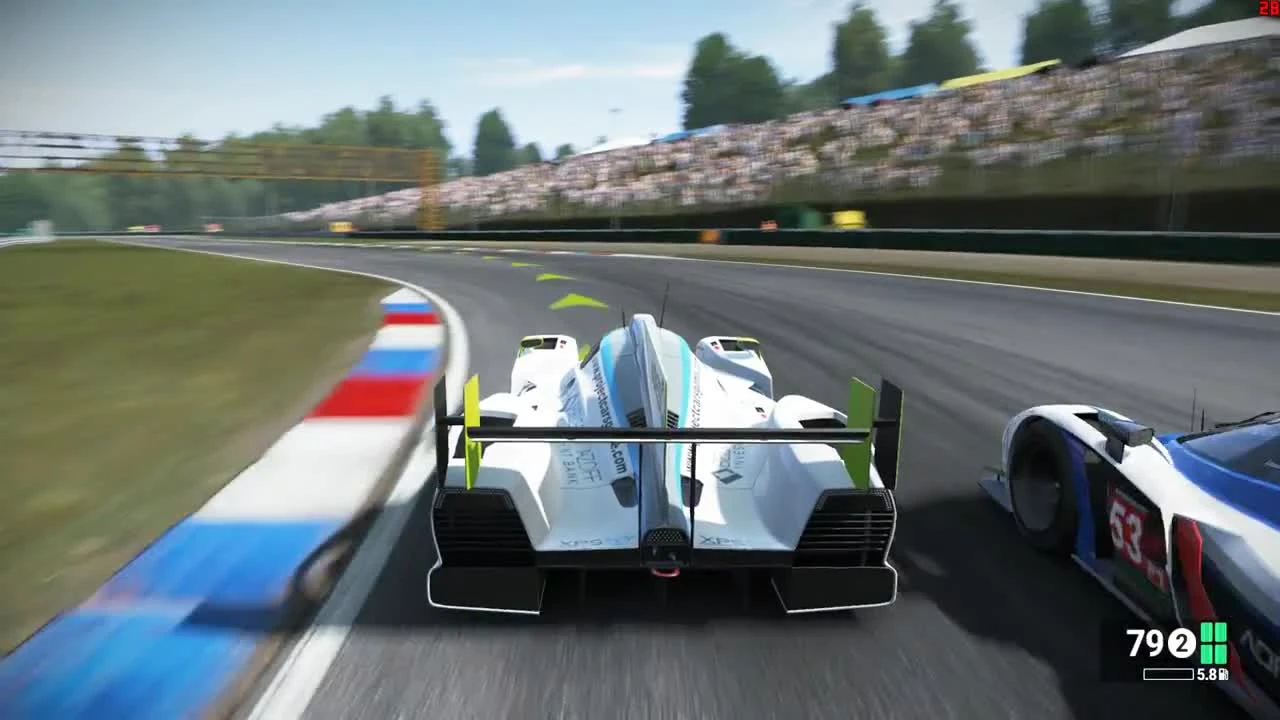The height and width of the screenshot is (720, 1280).
Task: Click the boost bar beside the 5.8 fuel value
Action: coord(1168,673)
